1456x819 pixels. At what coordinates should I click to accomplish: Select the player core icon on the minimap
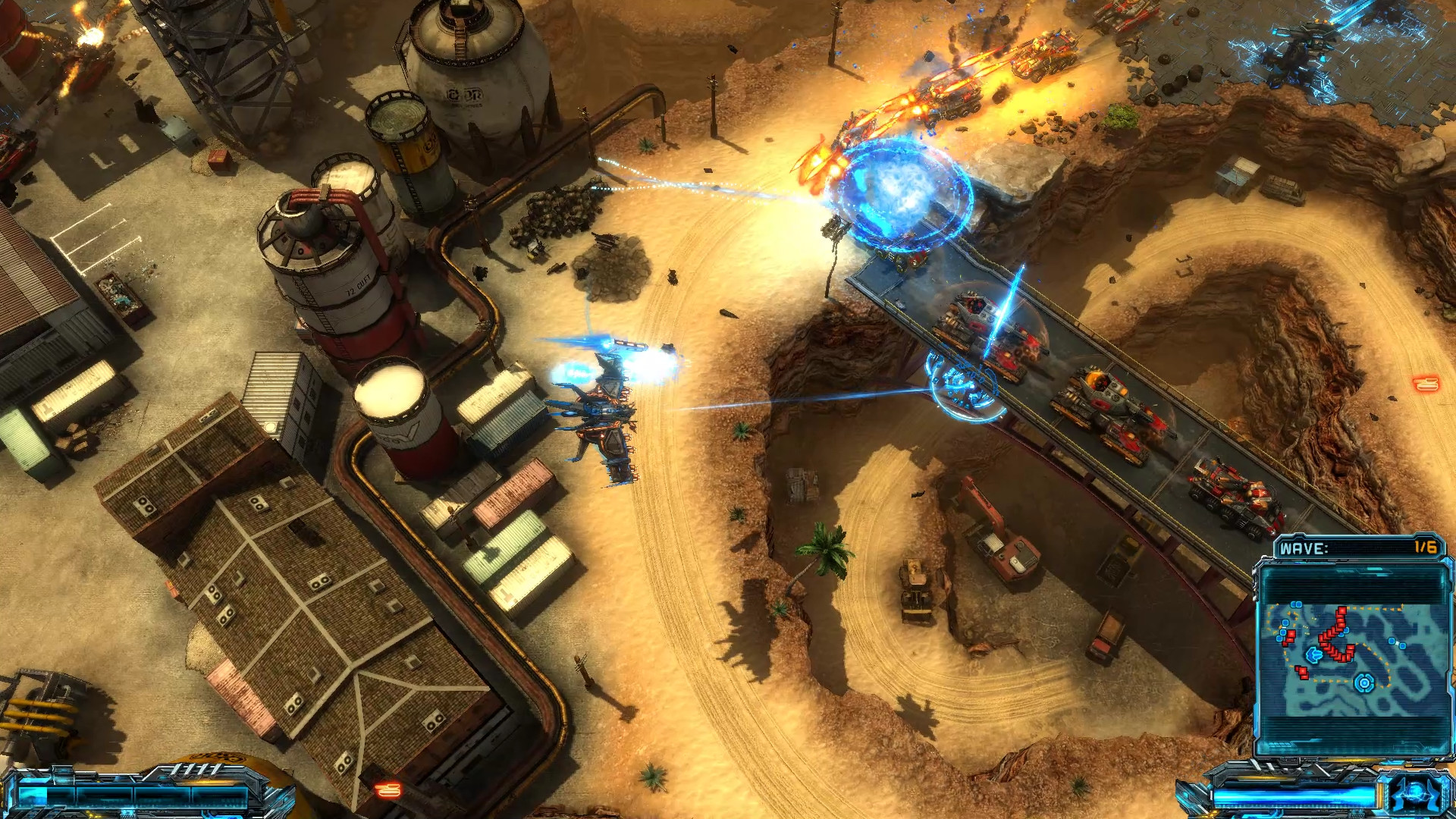[x=1365, y=682]
